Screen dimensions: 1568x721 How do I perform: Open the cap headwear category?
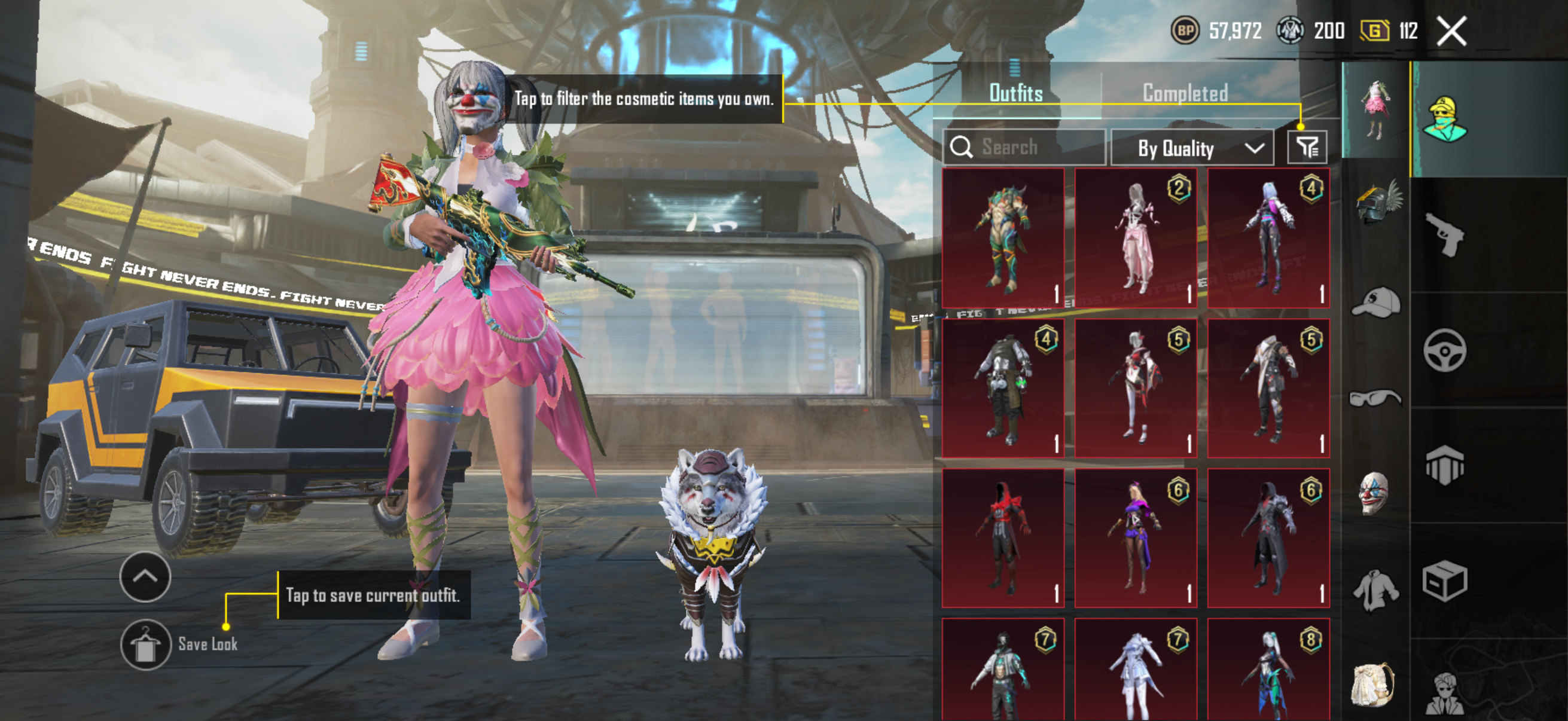coord(1375,303)
